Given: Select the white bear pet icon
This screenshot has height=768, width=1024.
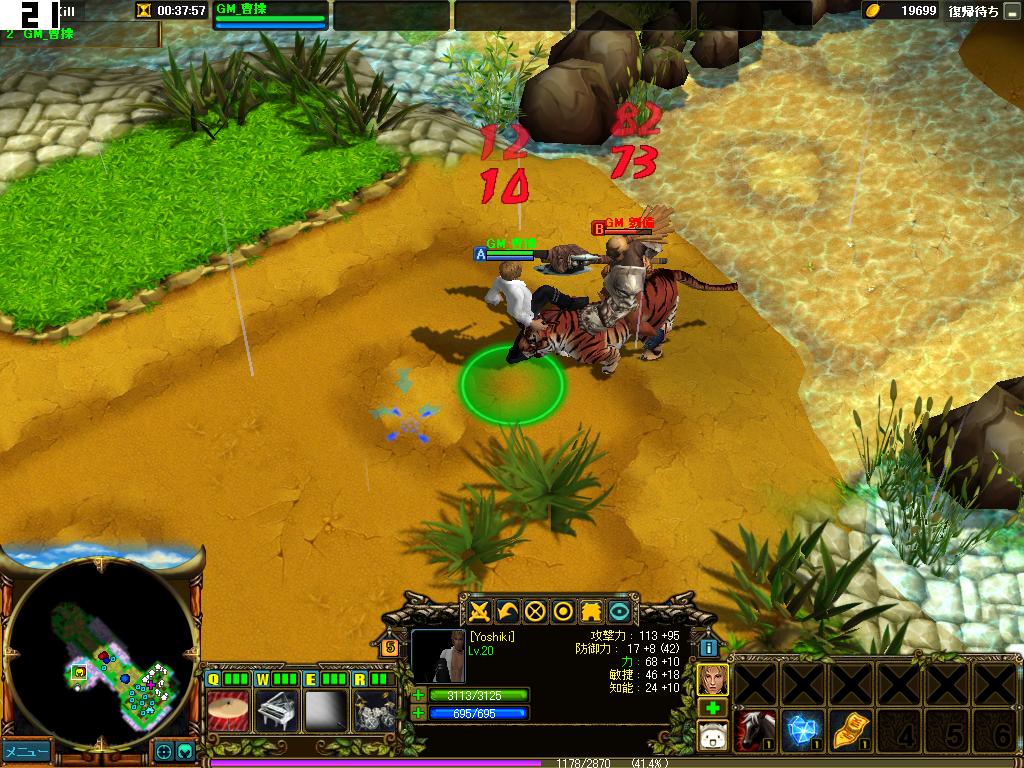Looking at the screenshot, I should [x=712, y=739].
